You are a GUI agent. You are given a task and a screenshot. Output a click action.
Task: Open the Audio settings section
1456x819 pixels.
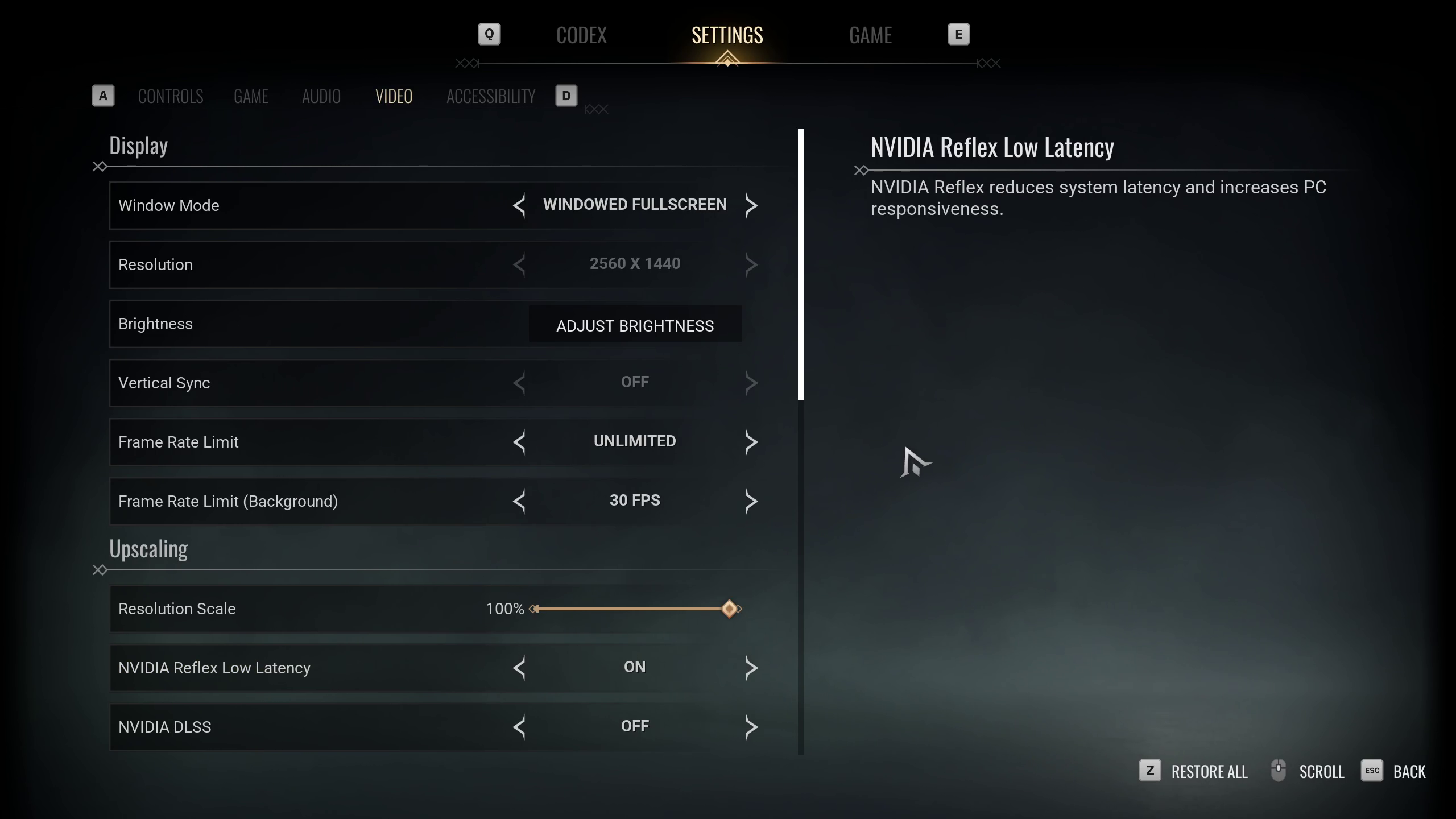point(321,96)
